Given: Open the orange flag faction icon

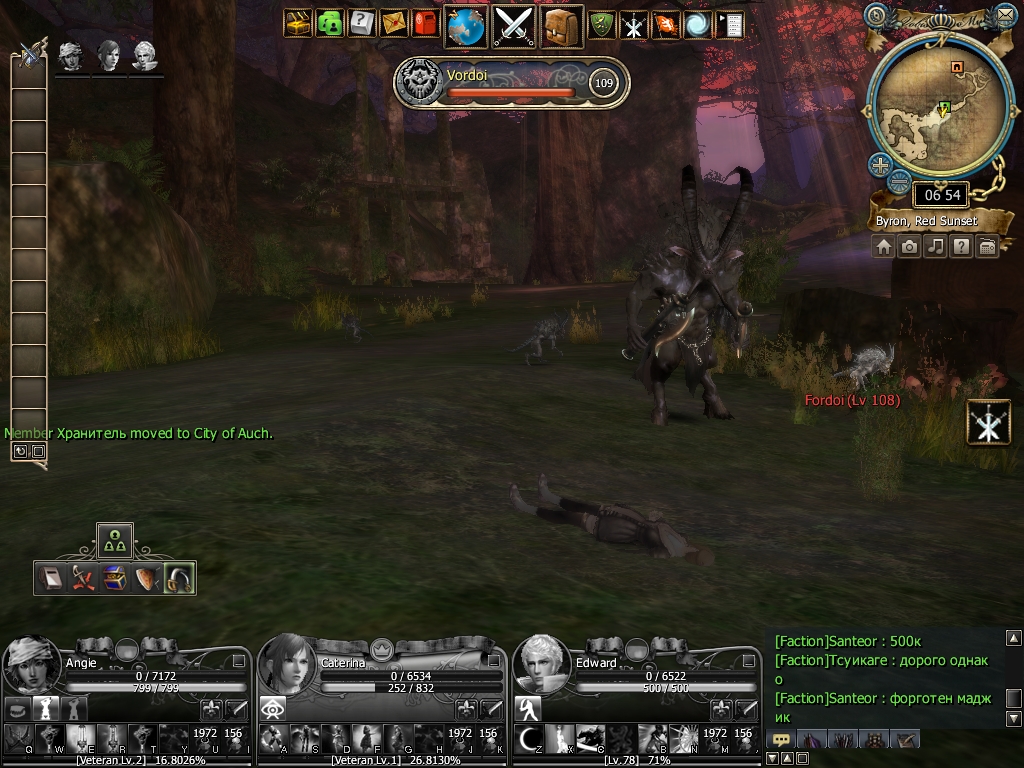Looking at the screenshot, I should [665, 24].
